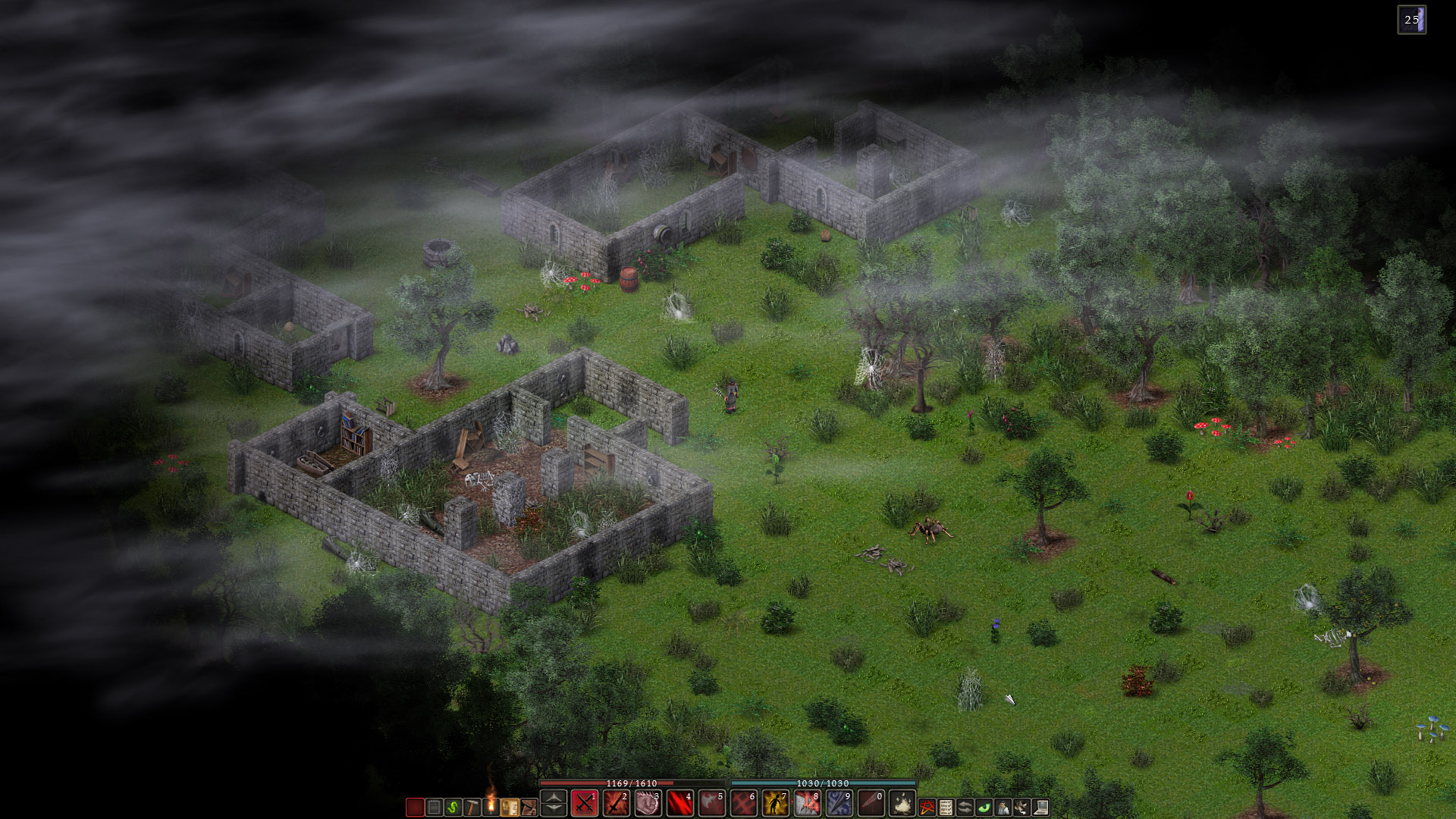Image resolution: width=1456 pixels, height=819 pixels.
Task: Click the grey swap arrows icon
Action: point(965,808)
